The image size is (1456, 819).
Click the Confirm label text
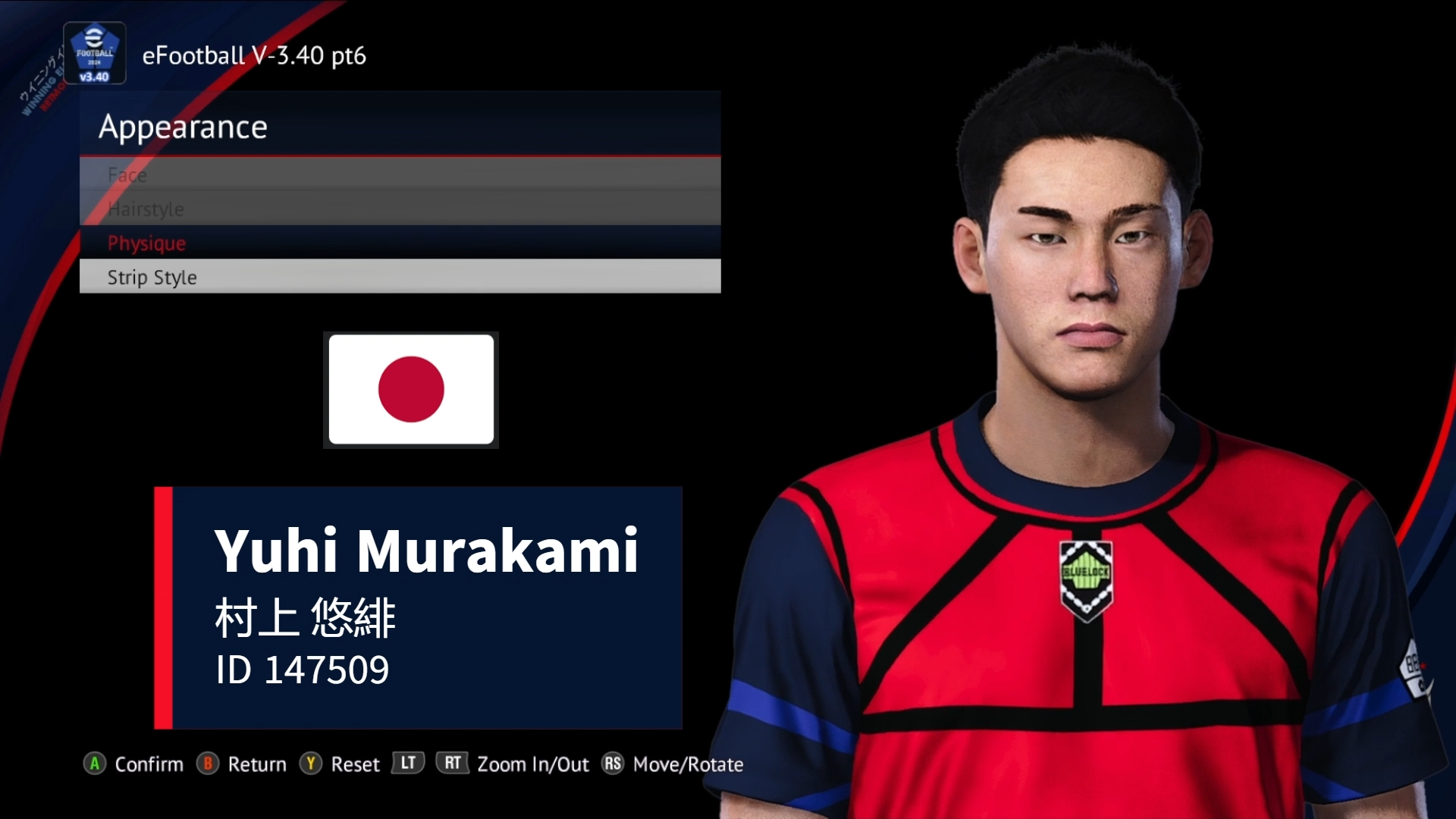149,764
